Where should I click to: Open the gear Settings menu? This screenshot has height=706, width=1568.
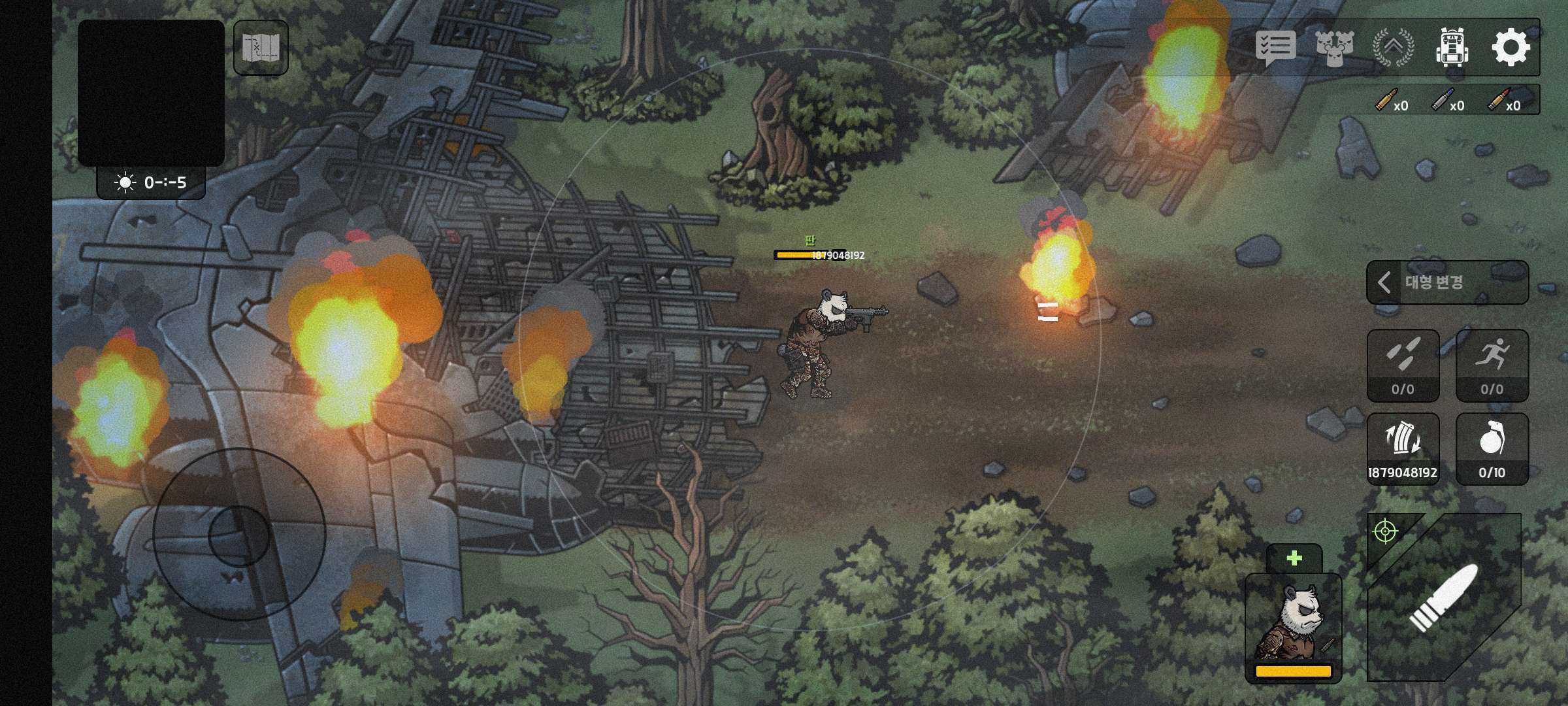1511,48
